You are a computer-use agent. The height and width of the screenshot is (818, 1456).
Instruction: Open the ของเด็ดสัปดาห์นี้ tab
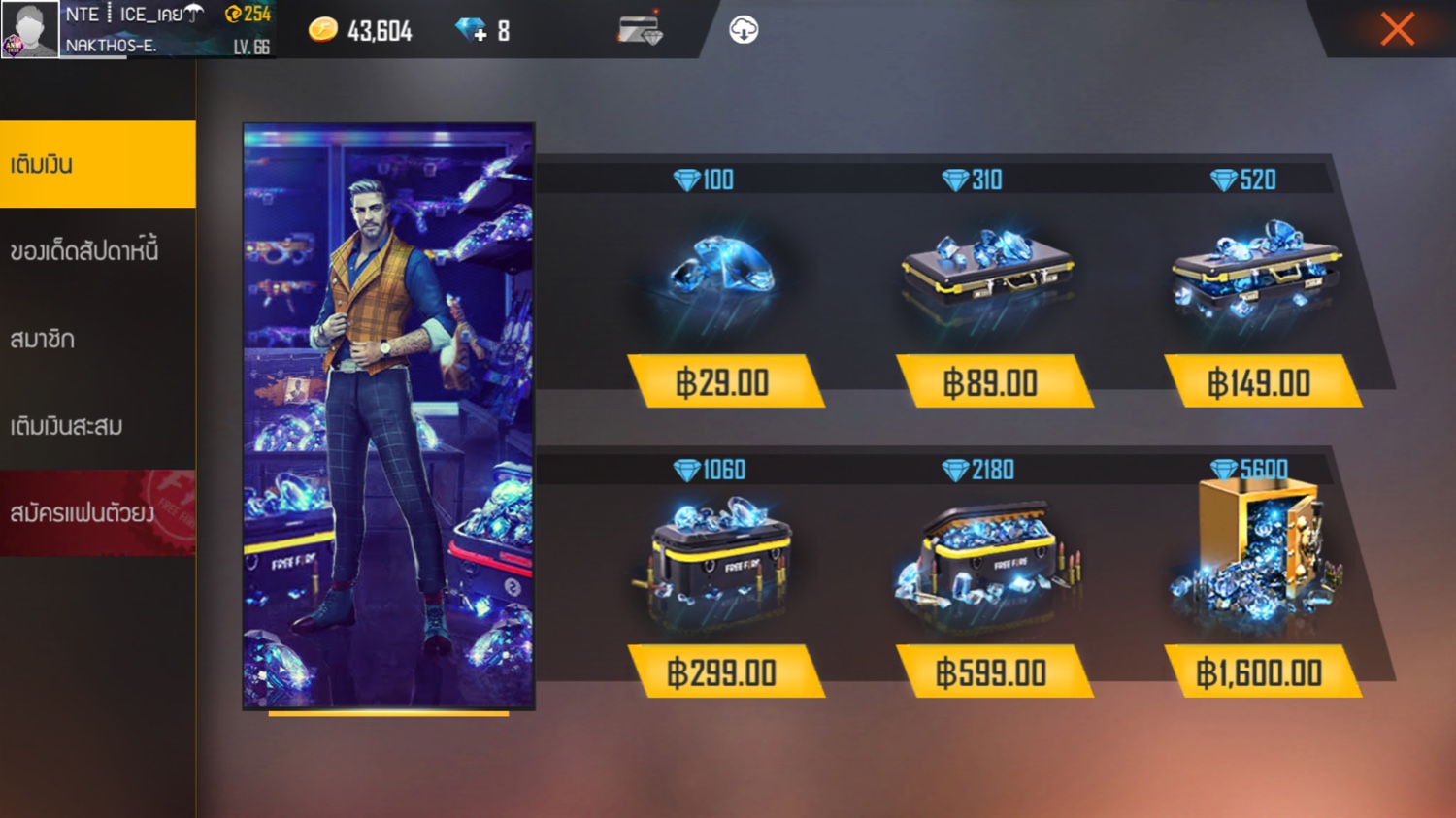click(x=97, y=251)
